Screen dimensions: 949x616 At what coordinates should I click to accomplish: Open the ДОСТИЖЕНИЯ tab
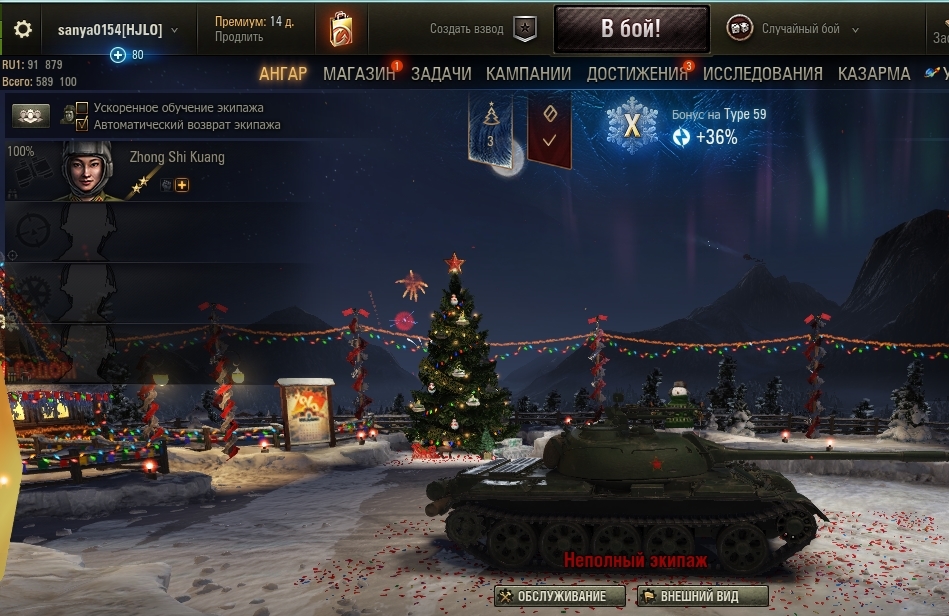(637, 74)
